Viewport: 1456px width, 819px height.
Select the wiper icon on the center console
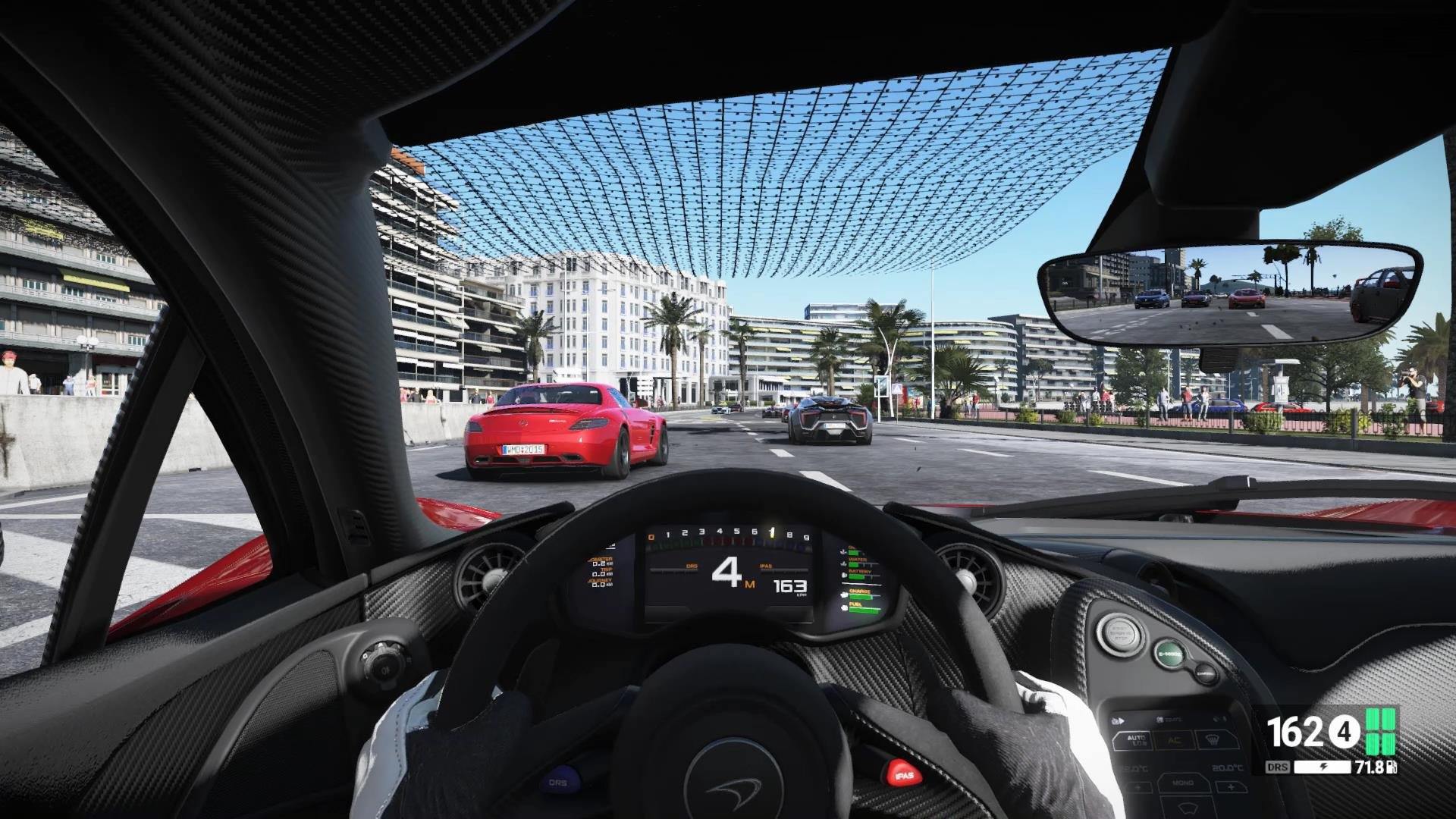pos(1188,808)
